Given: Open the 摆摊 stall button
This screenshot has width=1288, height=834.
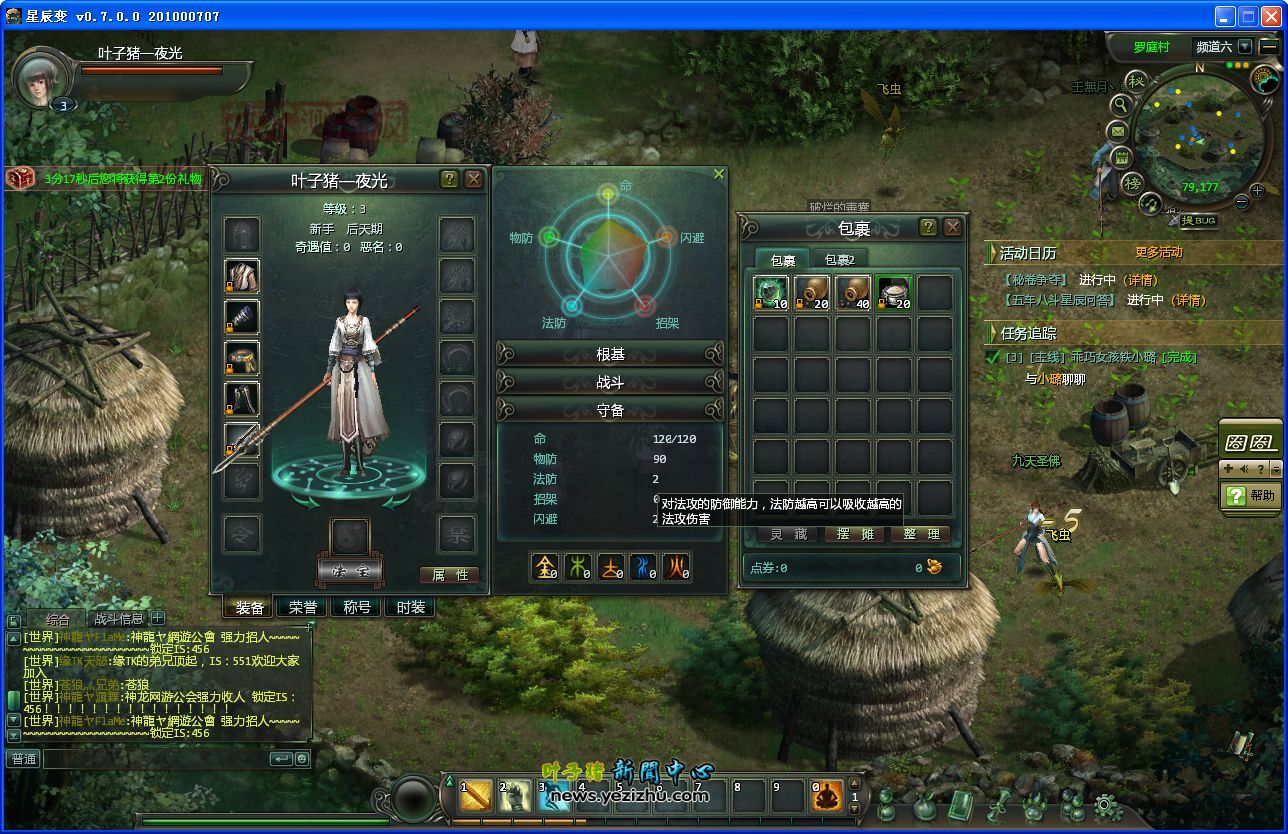Looking at the screenshot, I should [x=854, y=535].
